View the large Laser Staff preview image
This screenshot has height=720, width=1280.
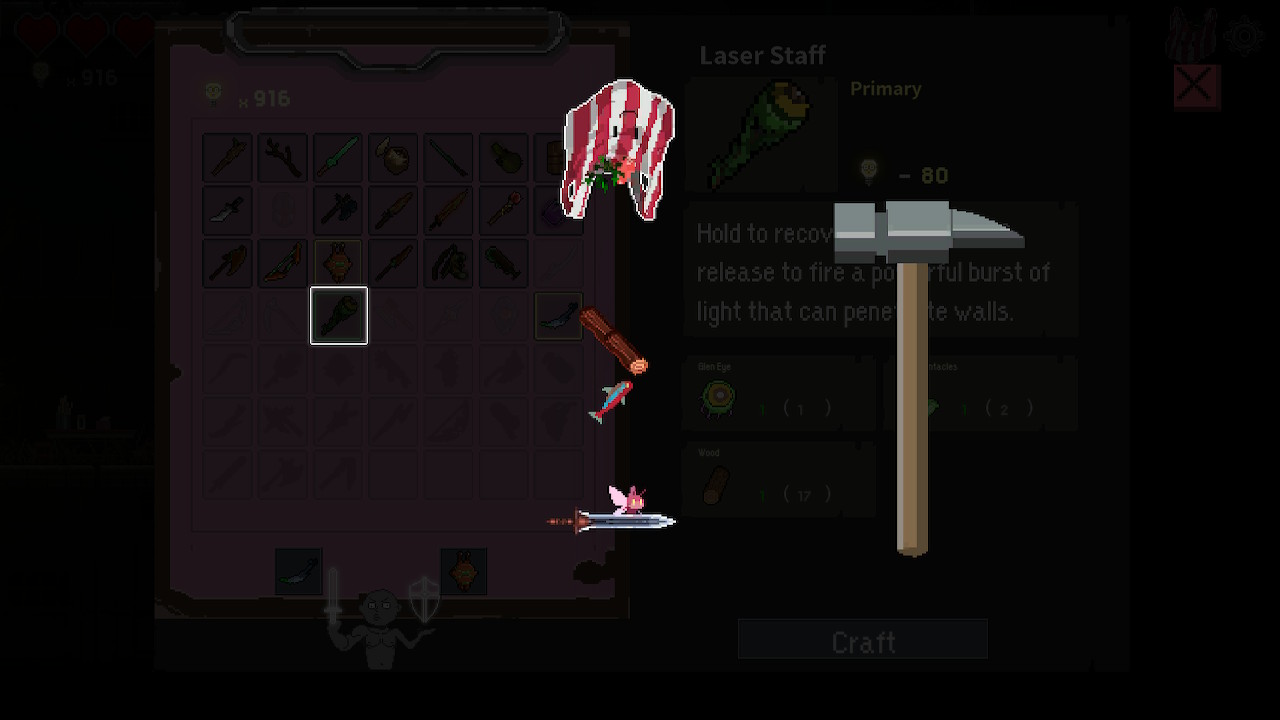(762, 135)
